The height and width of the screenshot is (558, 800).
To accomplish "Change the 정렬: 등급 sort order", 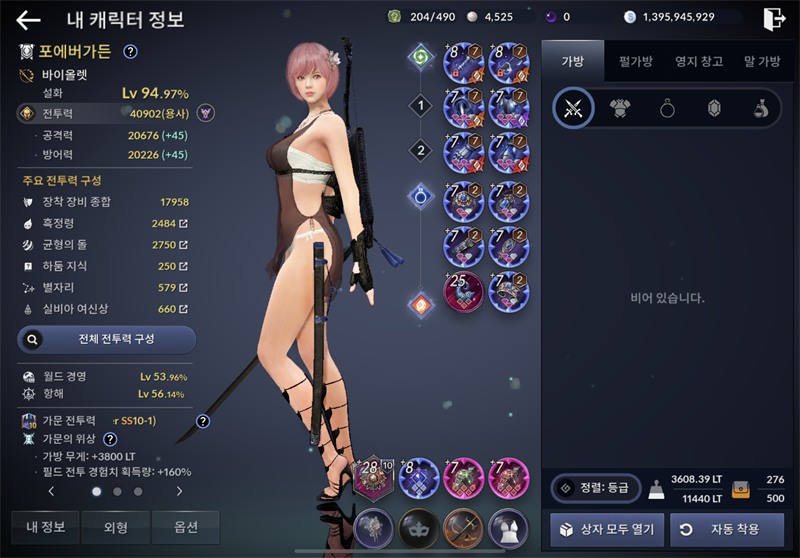I will (x=595, y=489).
